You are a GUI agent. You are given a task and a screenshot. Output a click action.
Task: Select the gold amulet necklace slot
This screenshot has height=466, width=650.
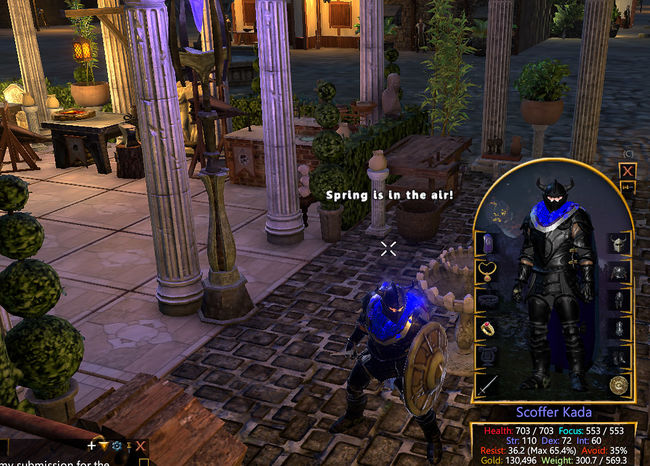coord(488,270)
